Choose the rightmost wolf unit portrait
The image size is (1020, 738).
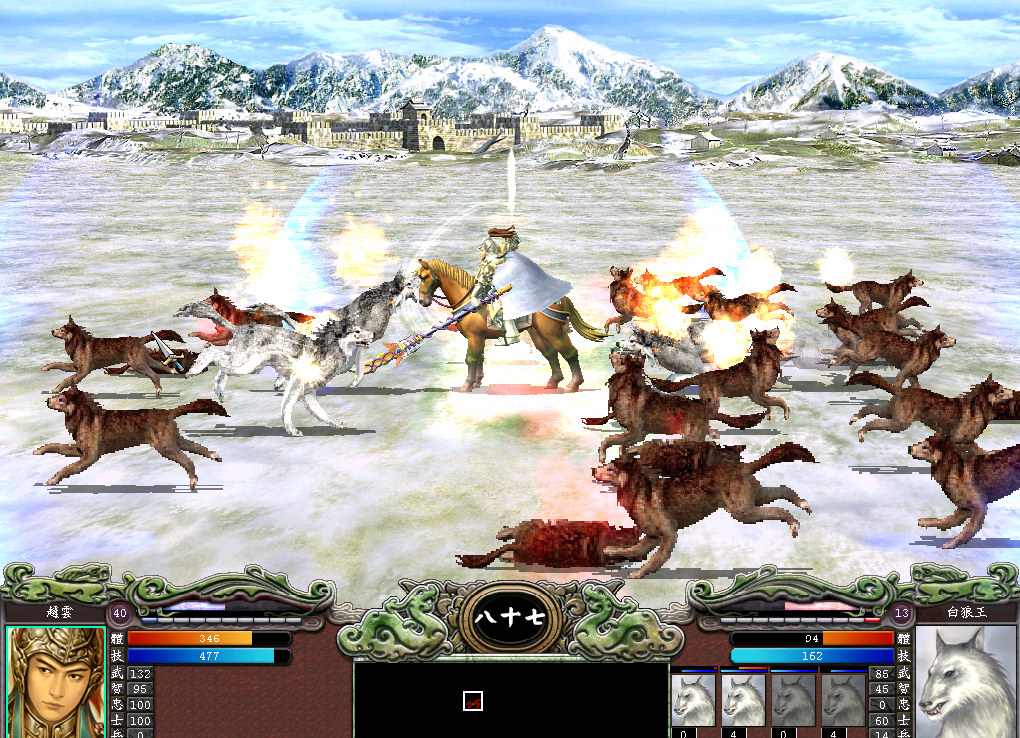click(x=843, y=700)
